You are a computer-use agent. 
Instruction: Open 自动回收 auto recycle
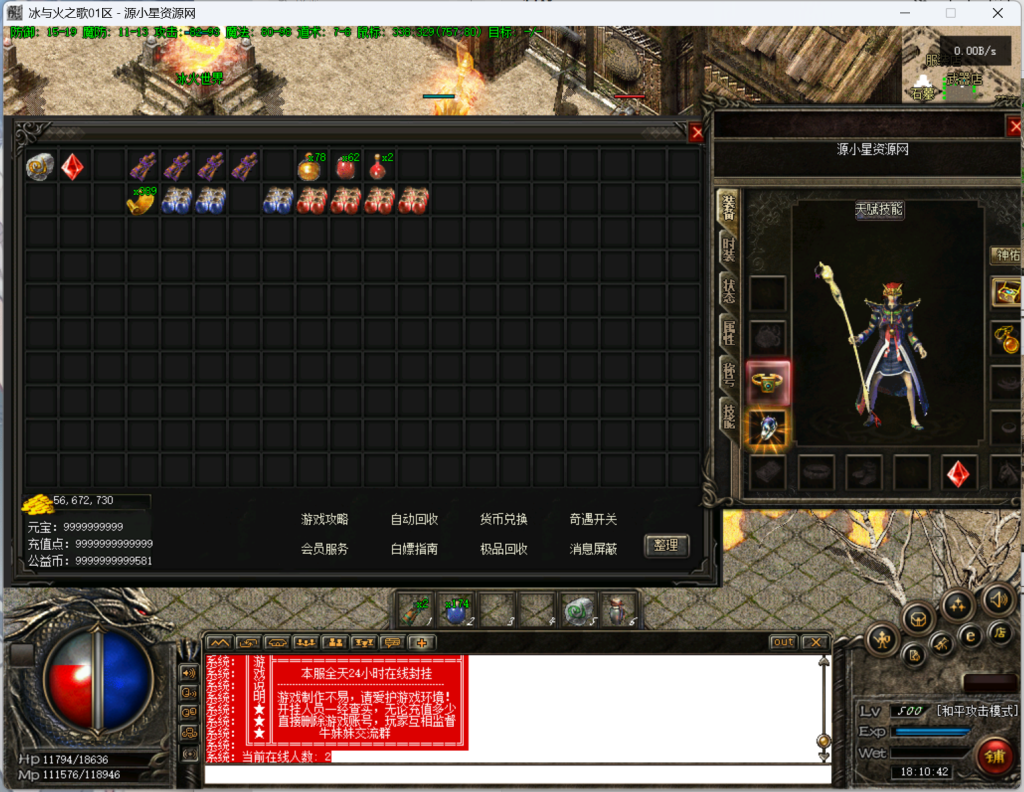tap(414, 520)
